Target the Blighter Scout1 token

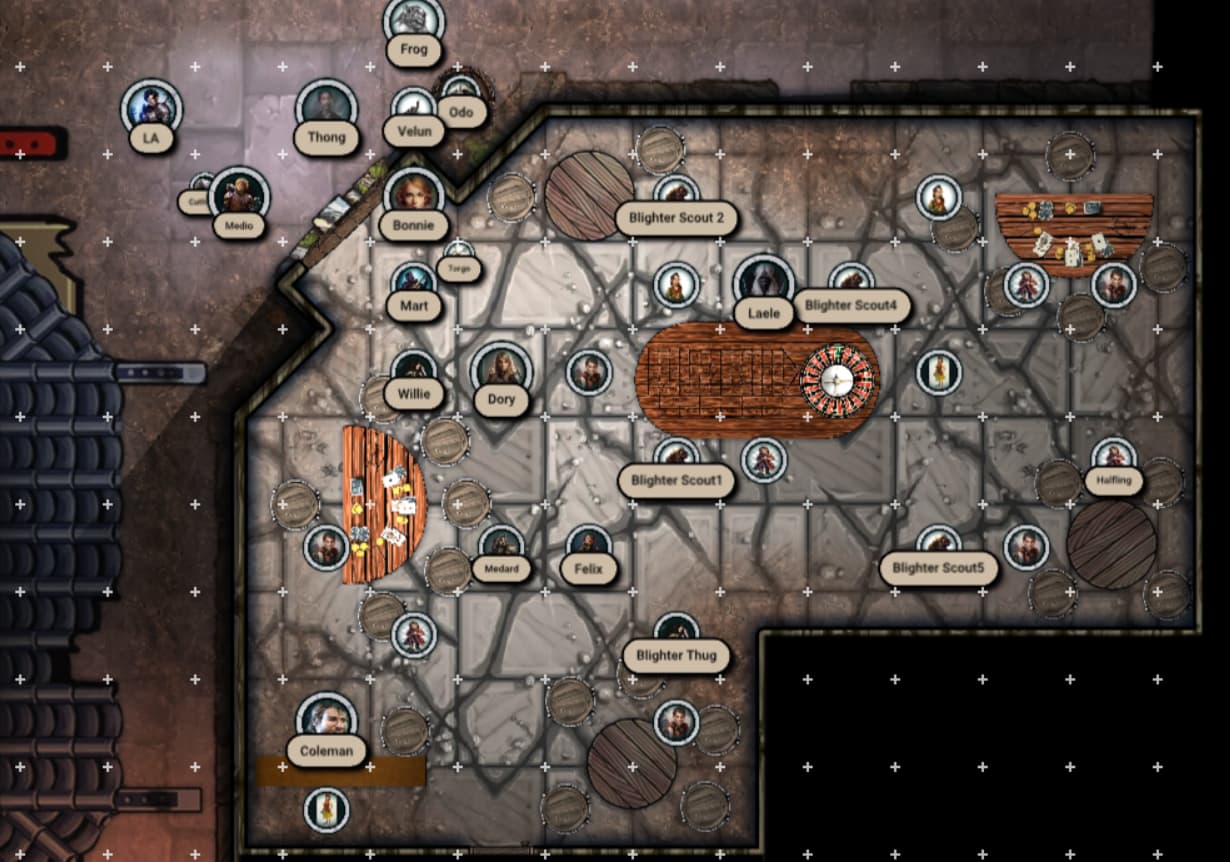[676, 458]
